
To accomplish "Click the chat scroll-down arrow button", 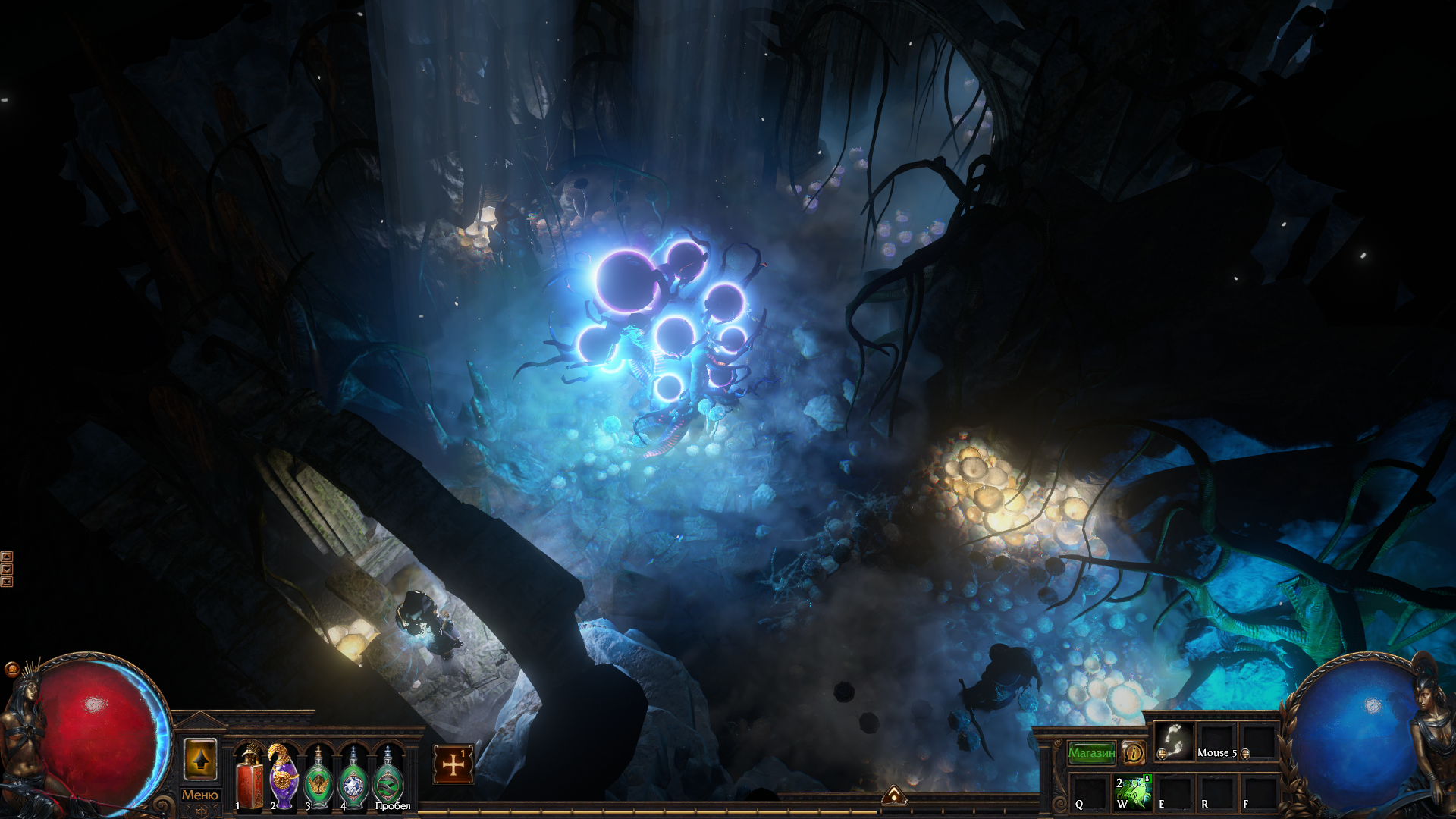I will [7, 569].
